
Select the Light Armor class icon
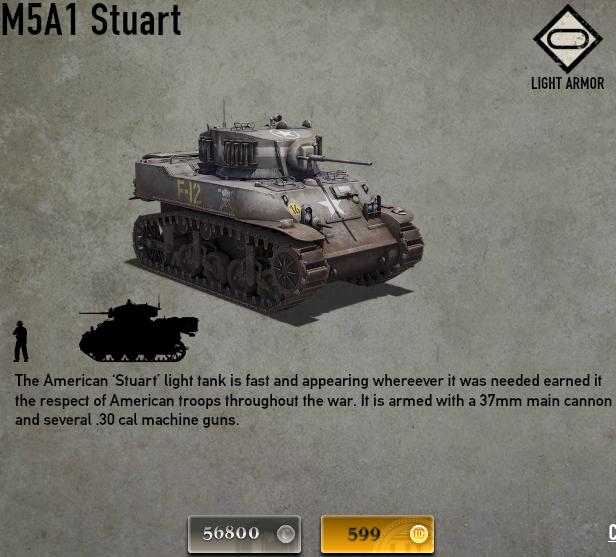pyautogui.click(x=566, y=40)
